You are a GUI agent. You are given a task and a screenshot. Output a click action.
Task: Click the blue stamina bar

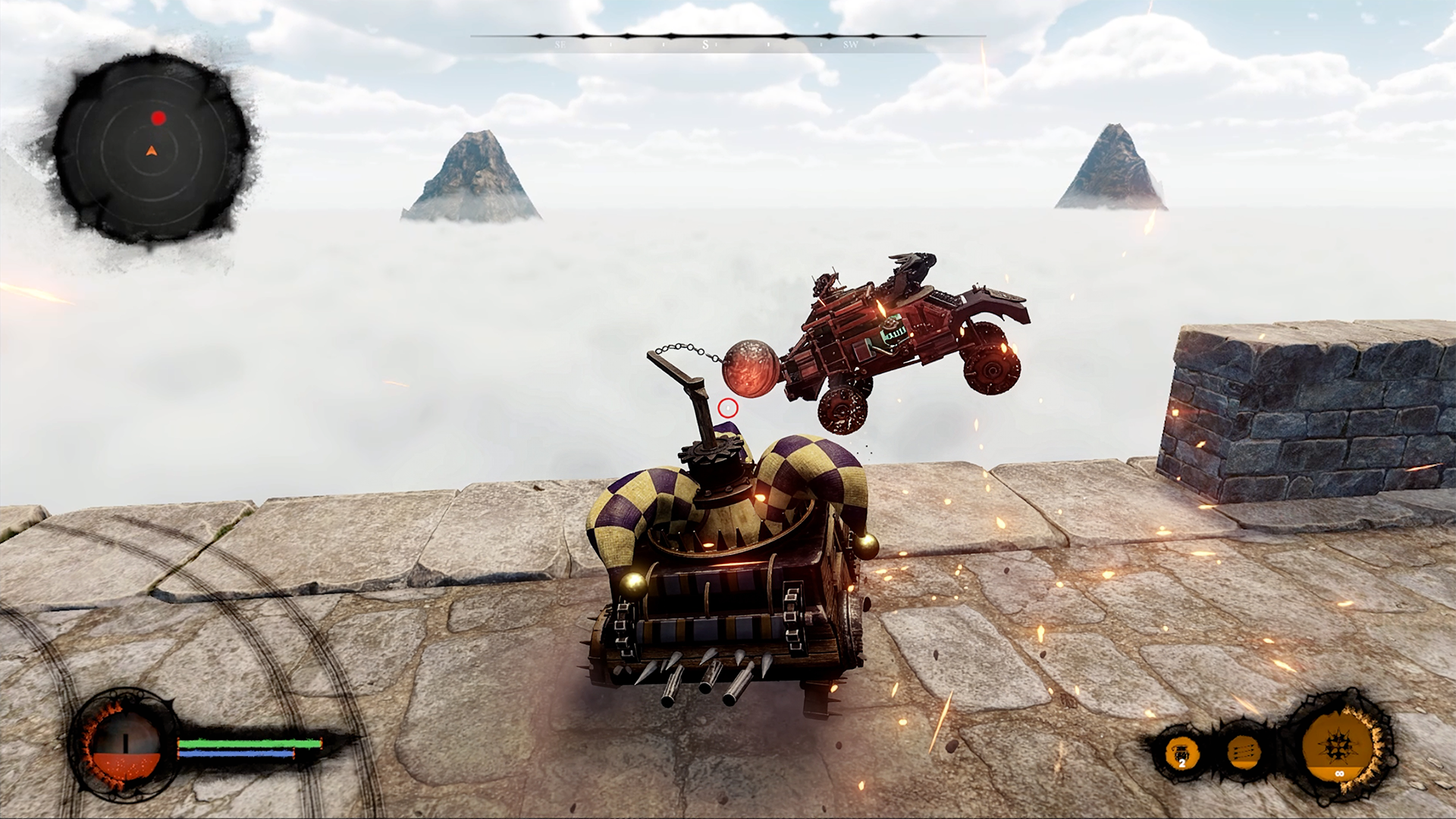click(235, 755)
